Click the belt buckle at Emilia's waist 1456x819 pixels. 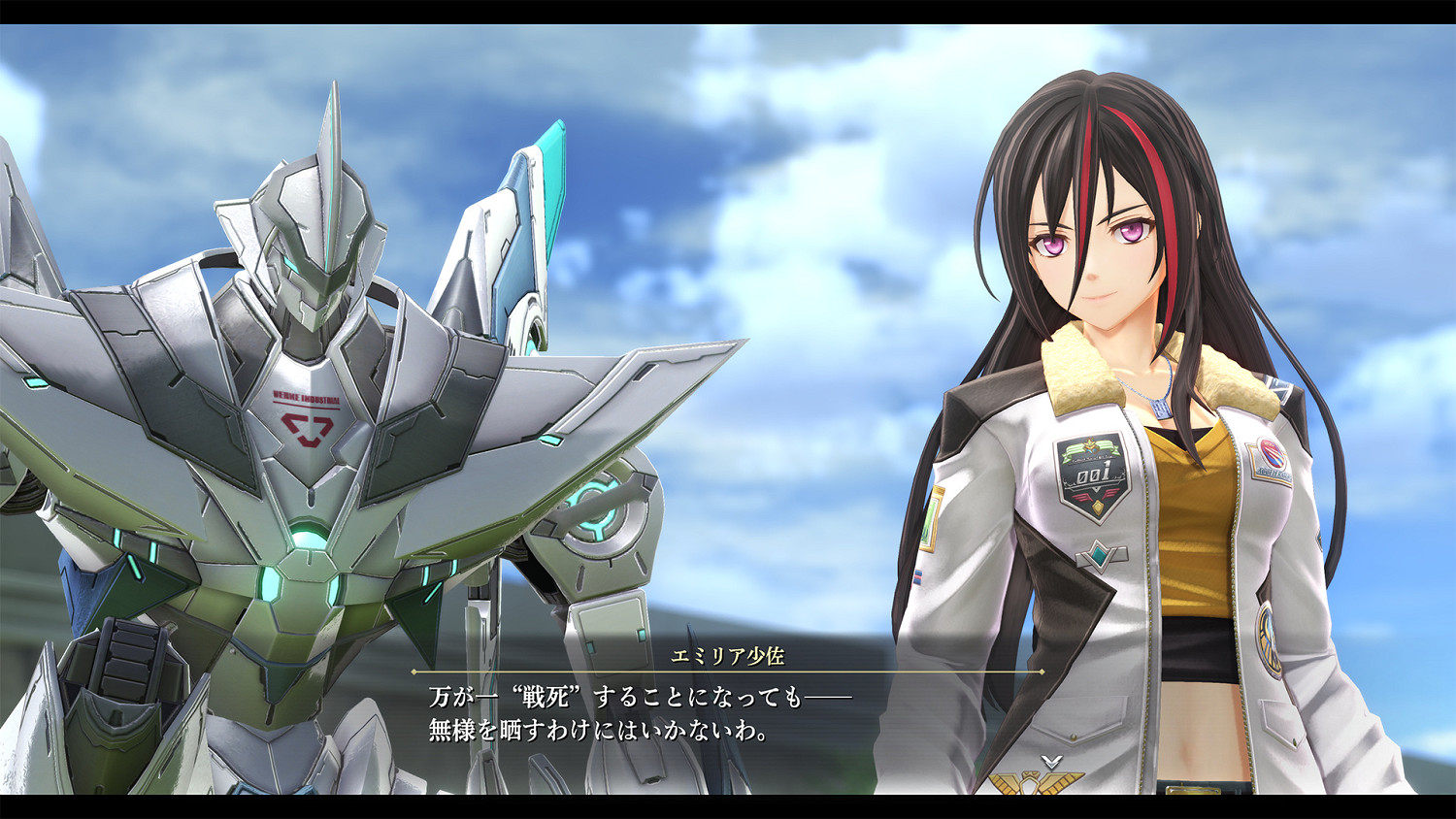coord(1192,791)
